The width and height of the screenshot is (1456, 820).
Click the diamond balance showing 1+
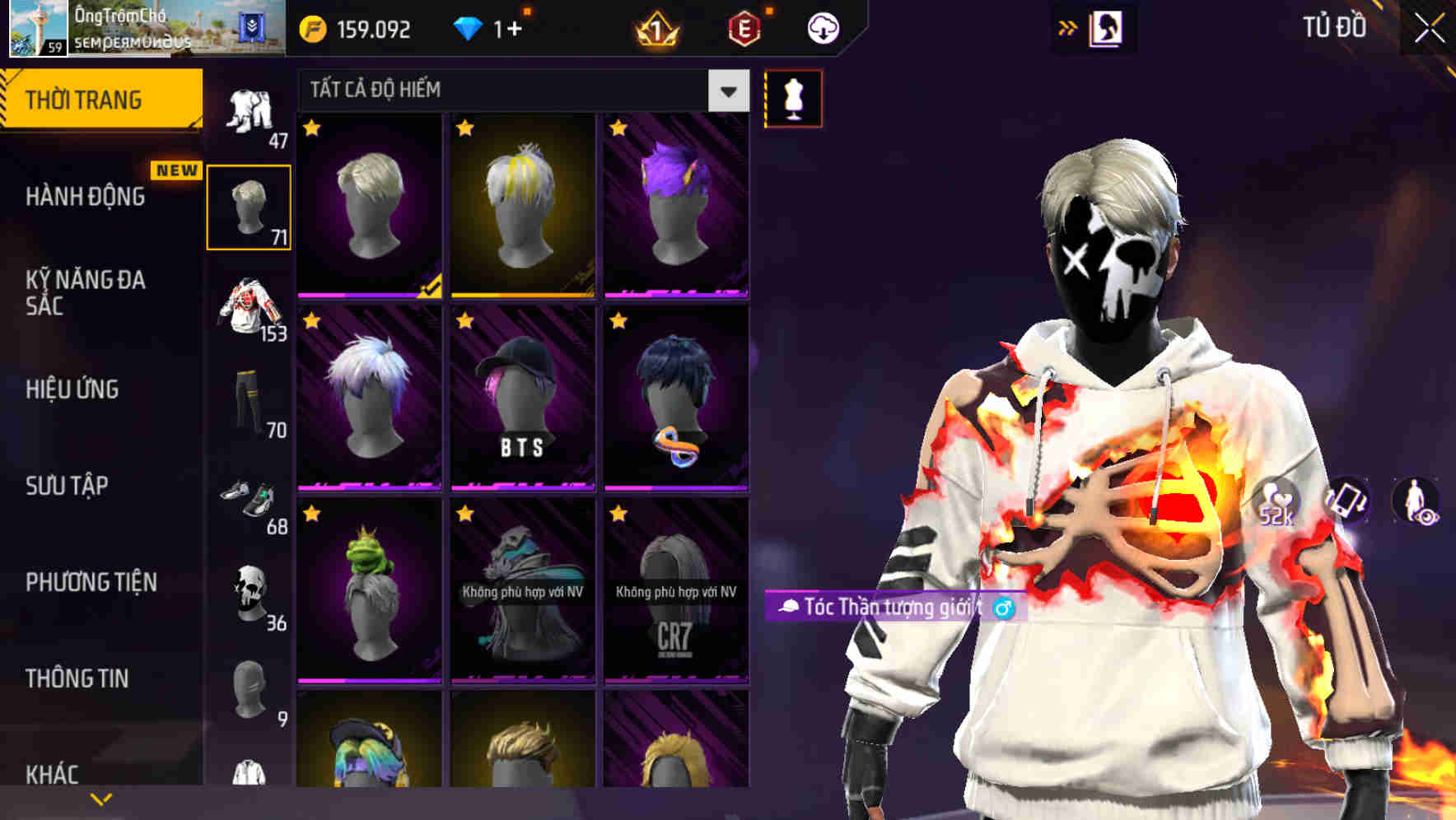(x=494, y=27)
